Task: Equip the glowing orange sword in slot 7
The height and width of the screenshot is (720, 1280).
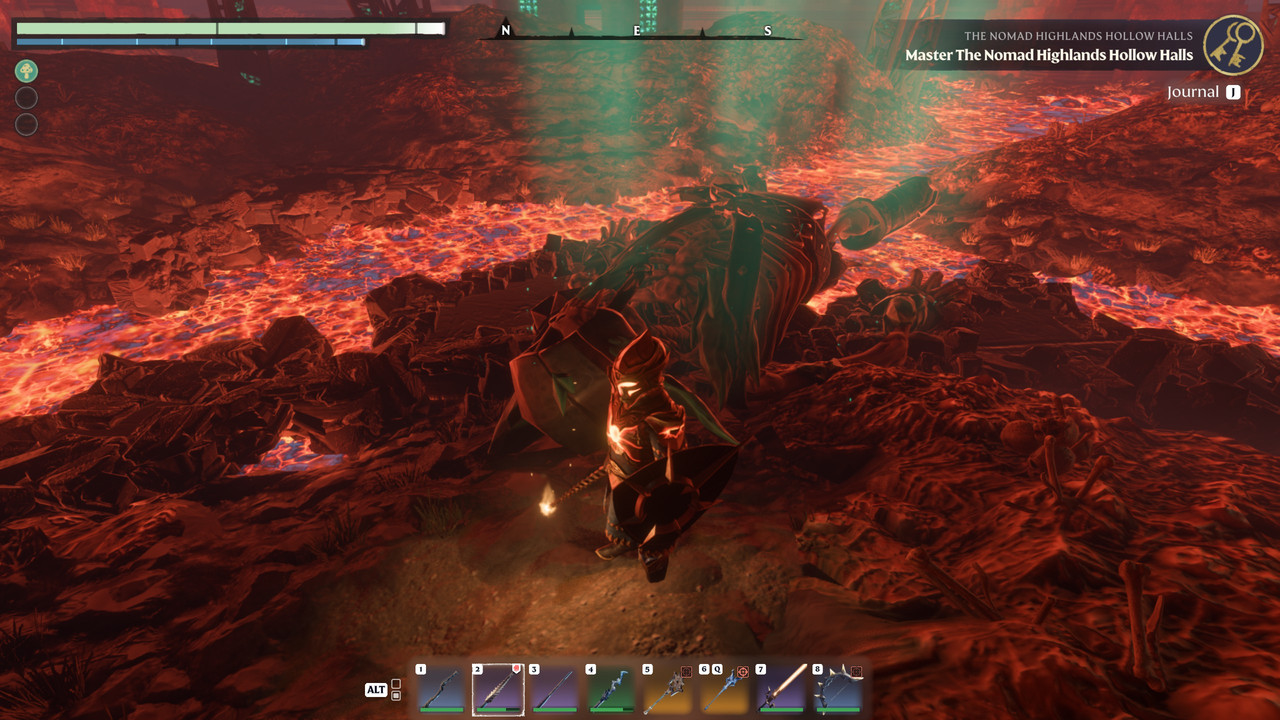Action: point(781,689)
